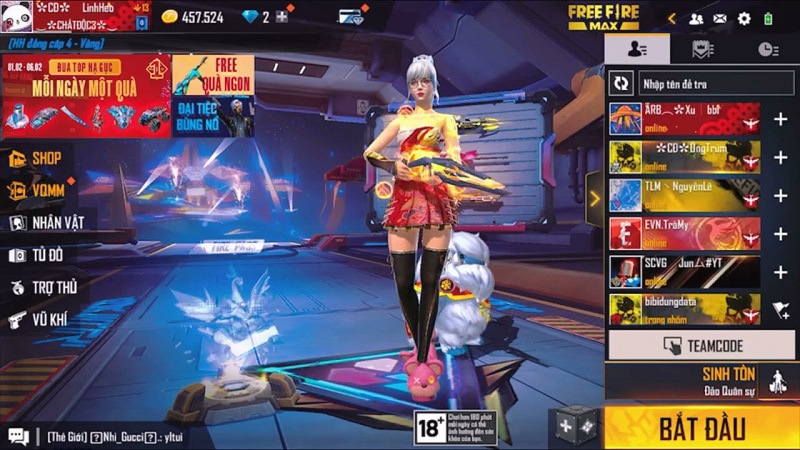Open the FREE QUÀ NGON banner
The height and width of the screenshot is (450, 800).
(x=213, y=96)
